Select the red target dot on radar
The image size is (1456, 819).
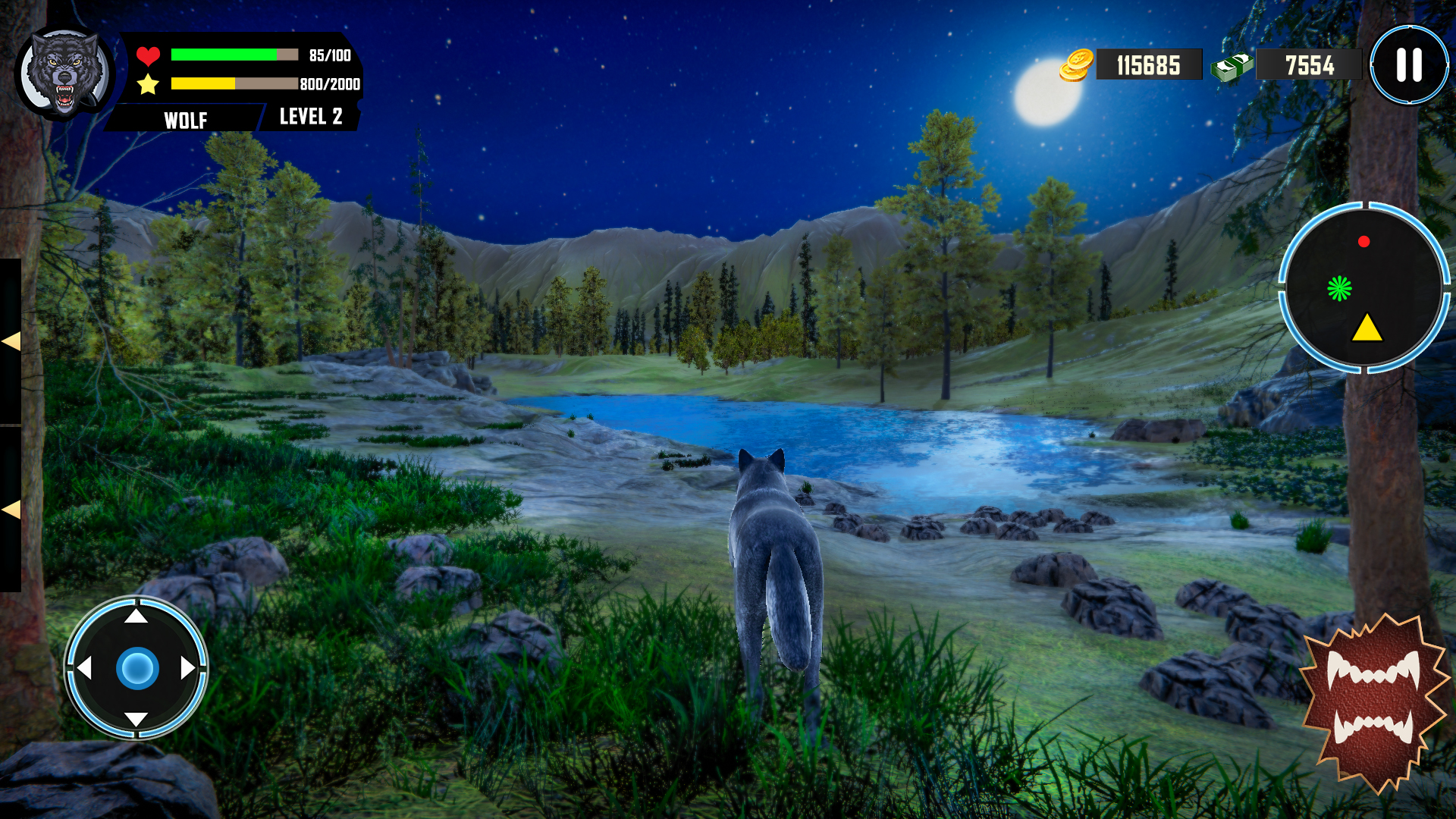(x=1363, y=242)
